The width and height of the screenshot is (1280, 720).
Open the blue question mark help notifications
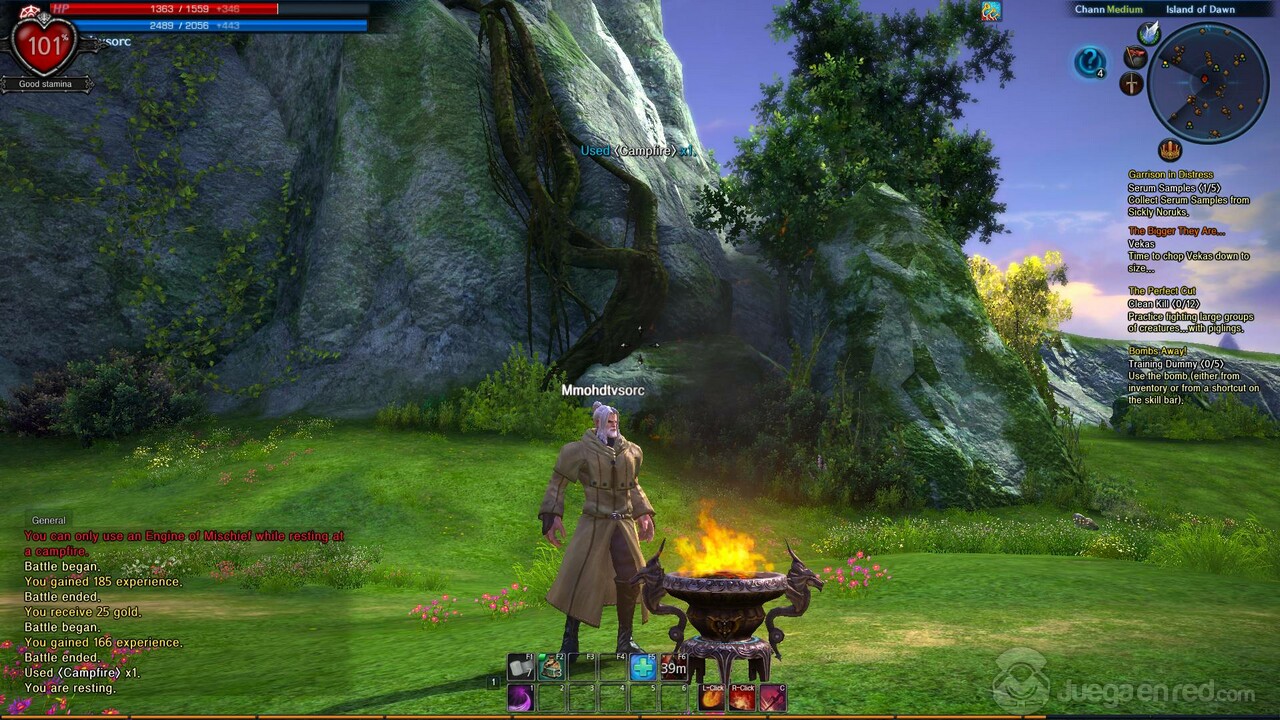(x=1089, y=63)
